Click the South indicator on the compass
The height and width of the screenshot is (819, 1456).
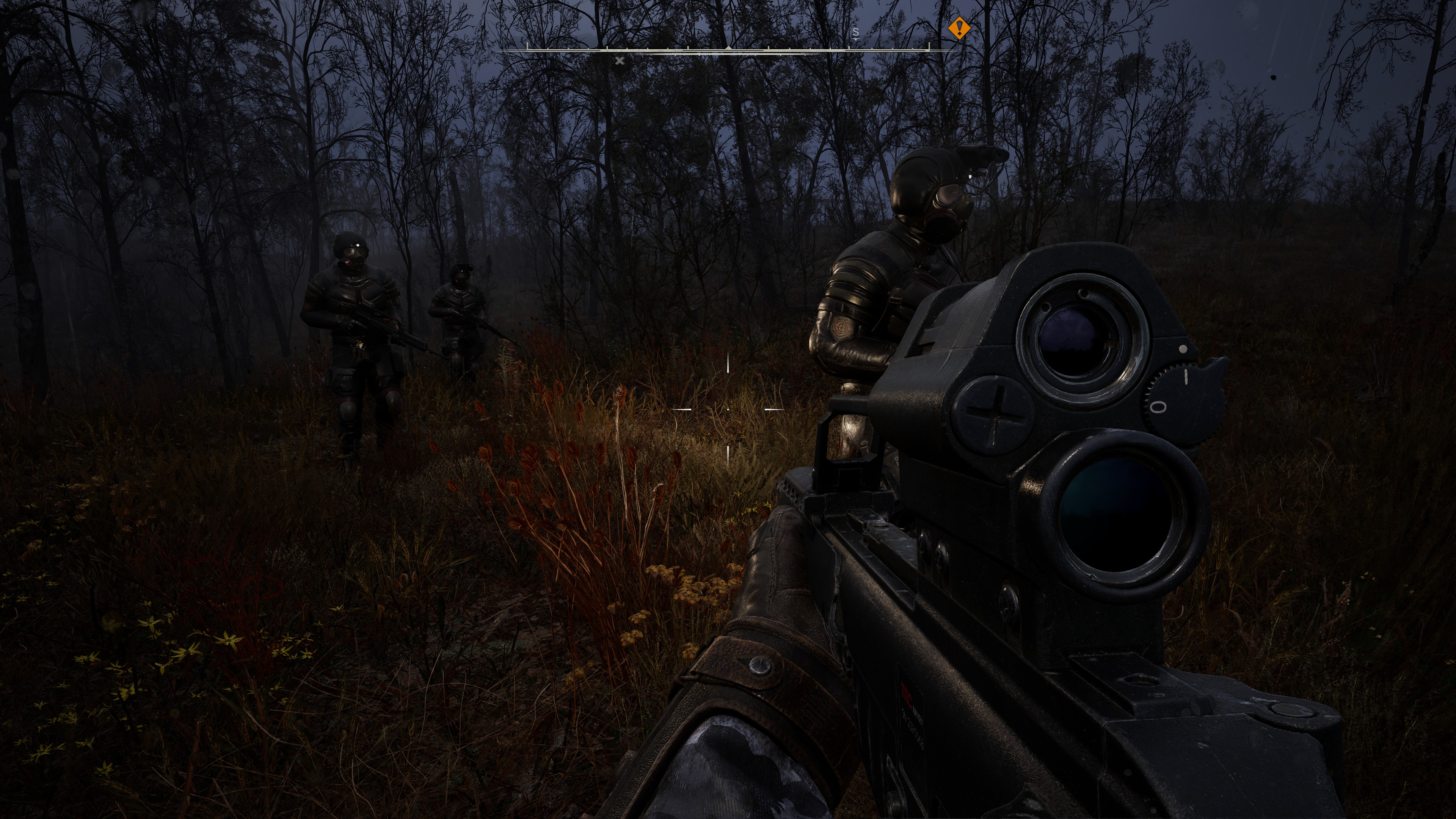(856, 32)
